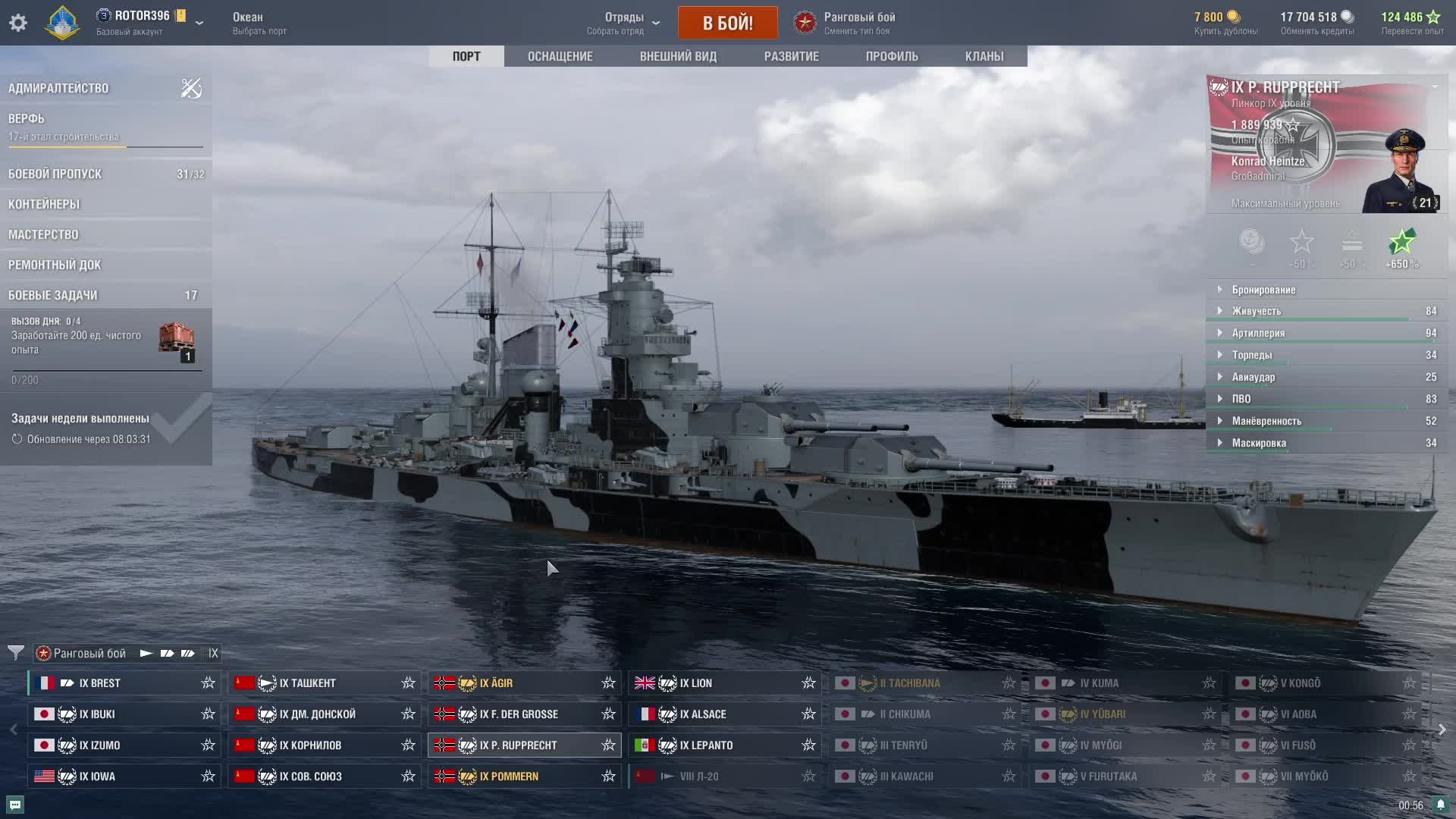The width and height of the screenshot is (1456, 819).
Task: Open the КЛАНЫ tab
Action: 984,56
